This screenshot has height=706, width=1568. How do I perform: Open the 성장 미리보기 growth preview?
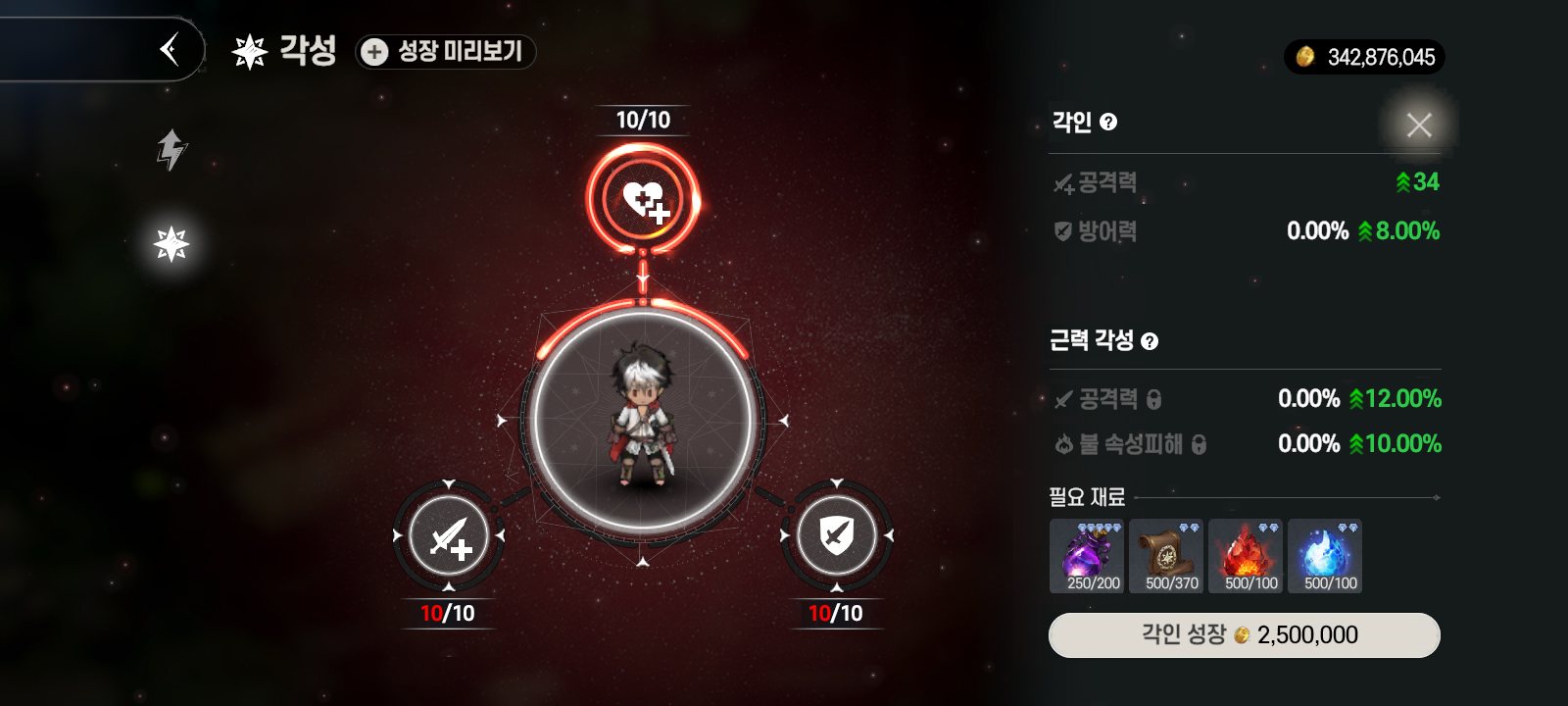coord(446,51)
